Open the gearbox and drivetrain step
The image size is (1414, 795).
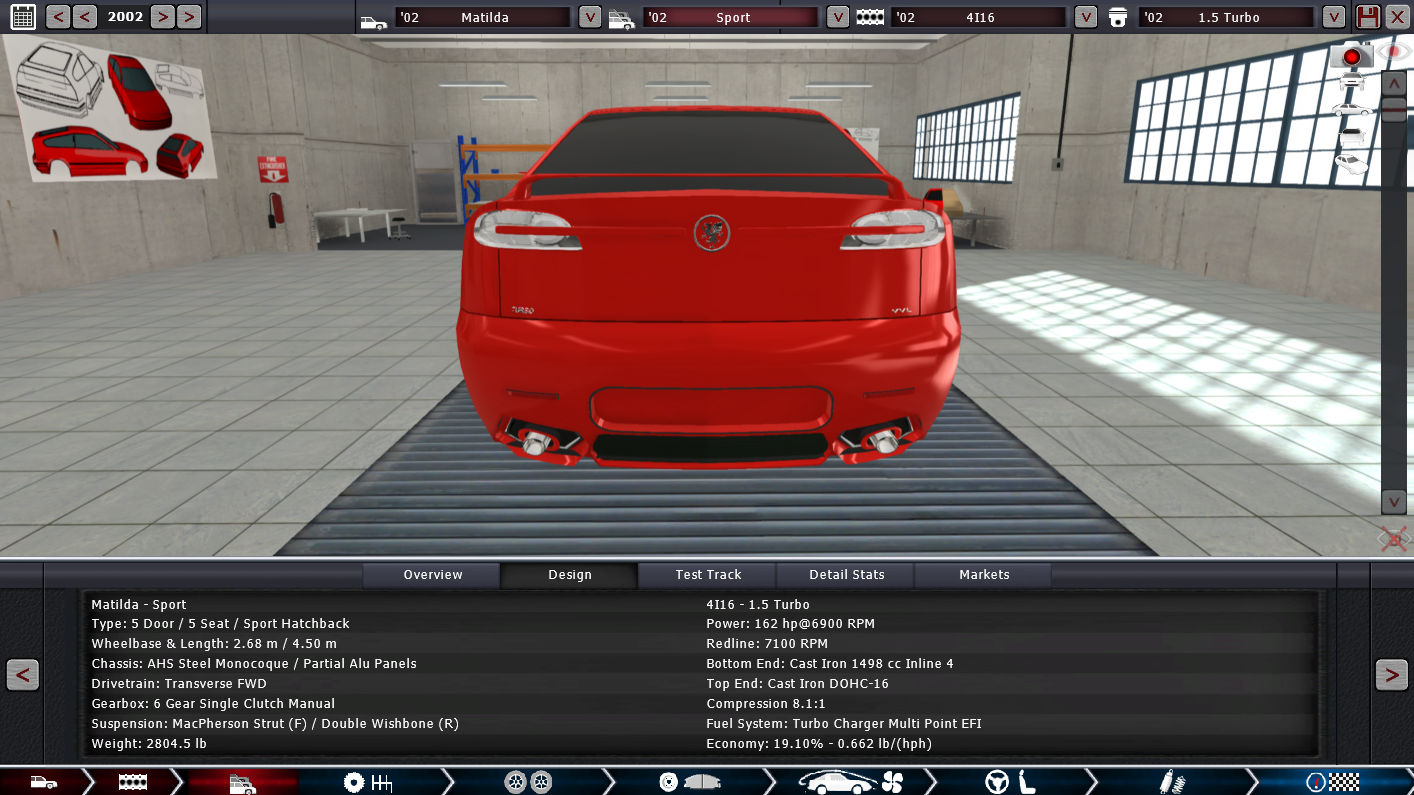click(x=367, y=782)
